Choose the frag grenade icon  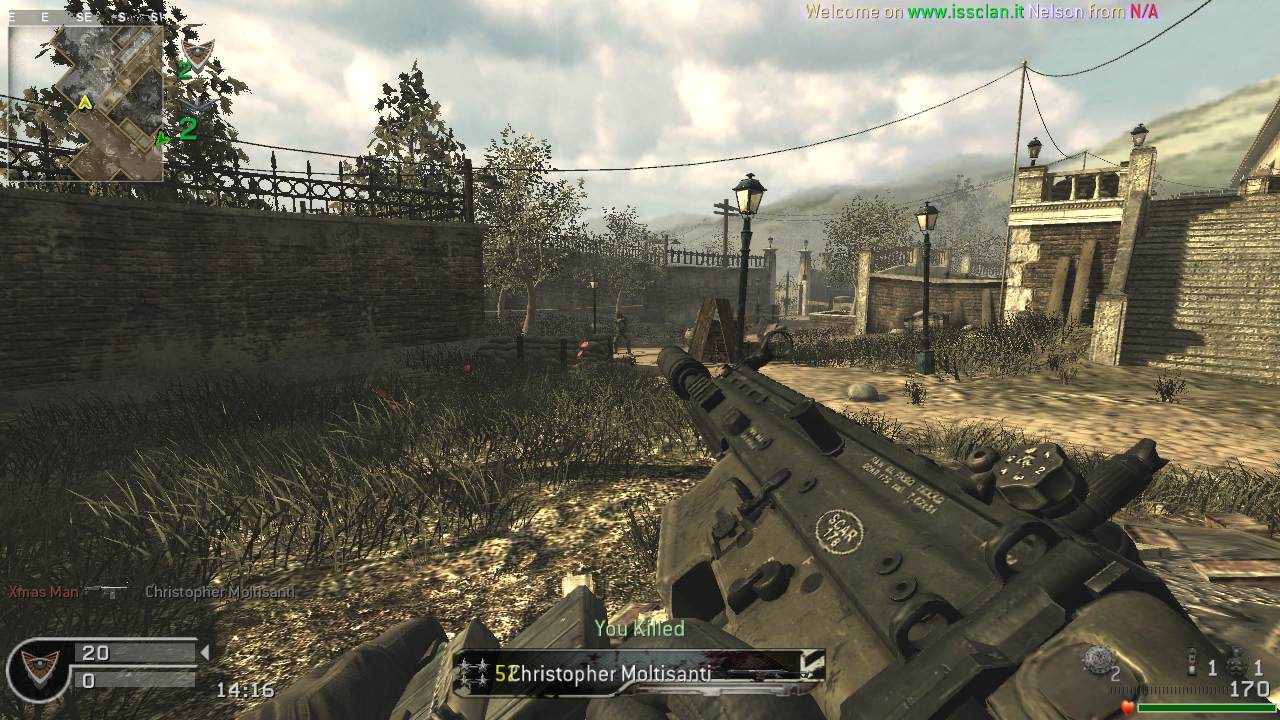tap(1236, 662)
